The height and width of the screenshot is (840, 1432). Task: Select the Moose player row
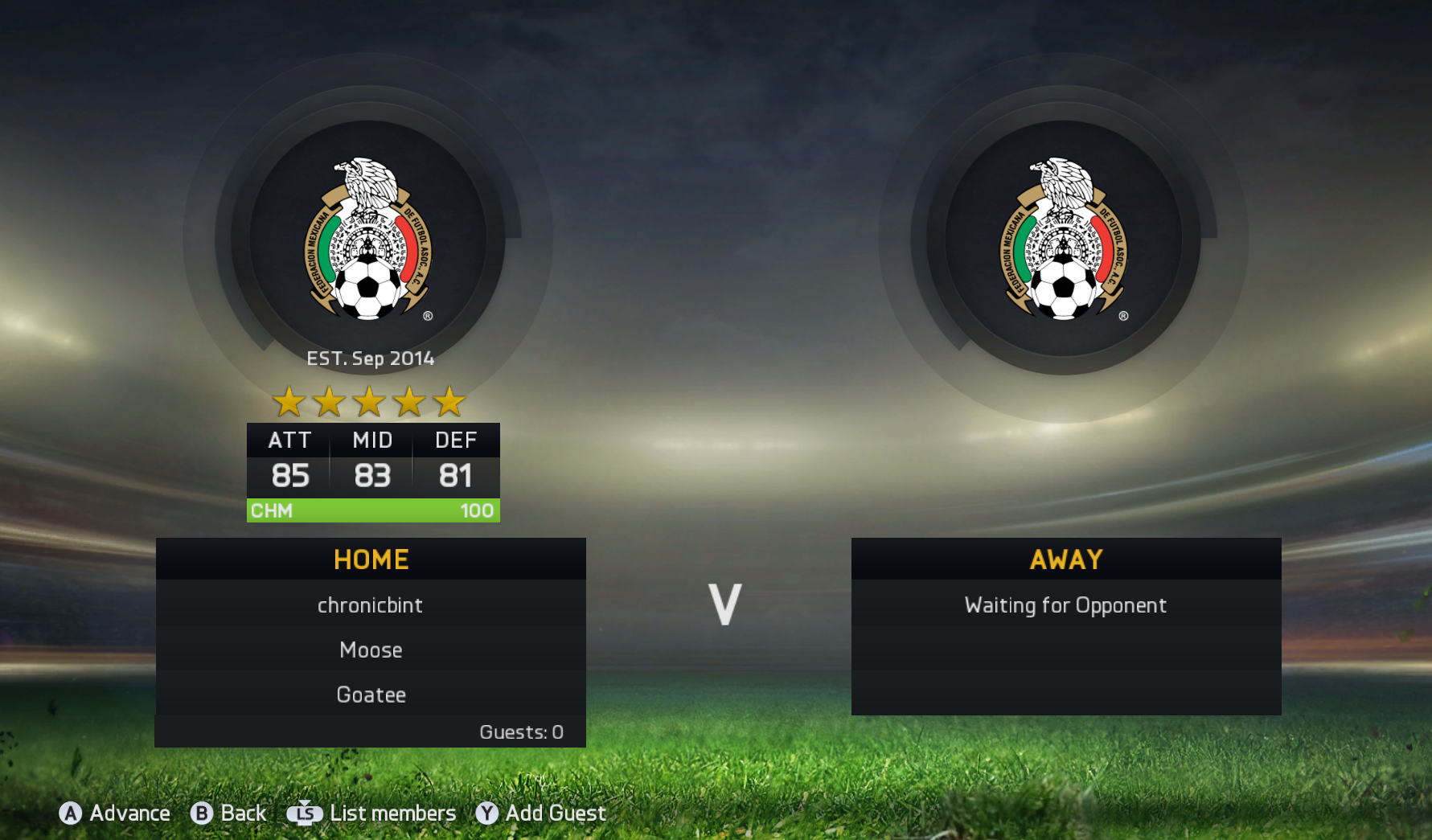(371, 649)
